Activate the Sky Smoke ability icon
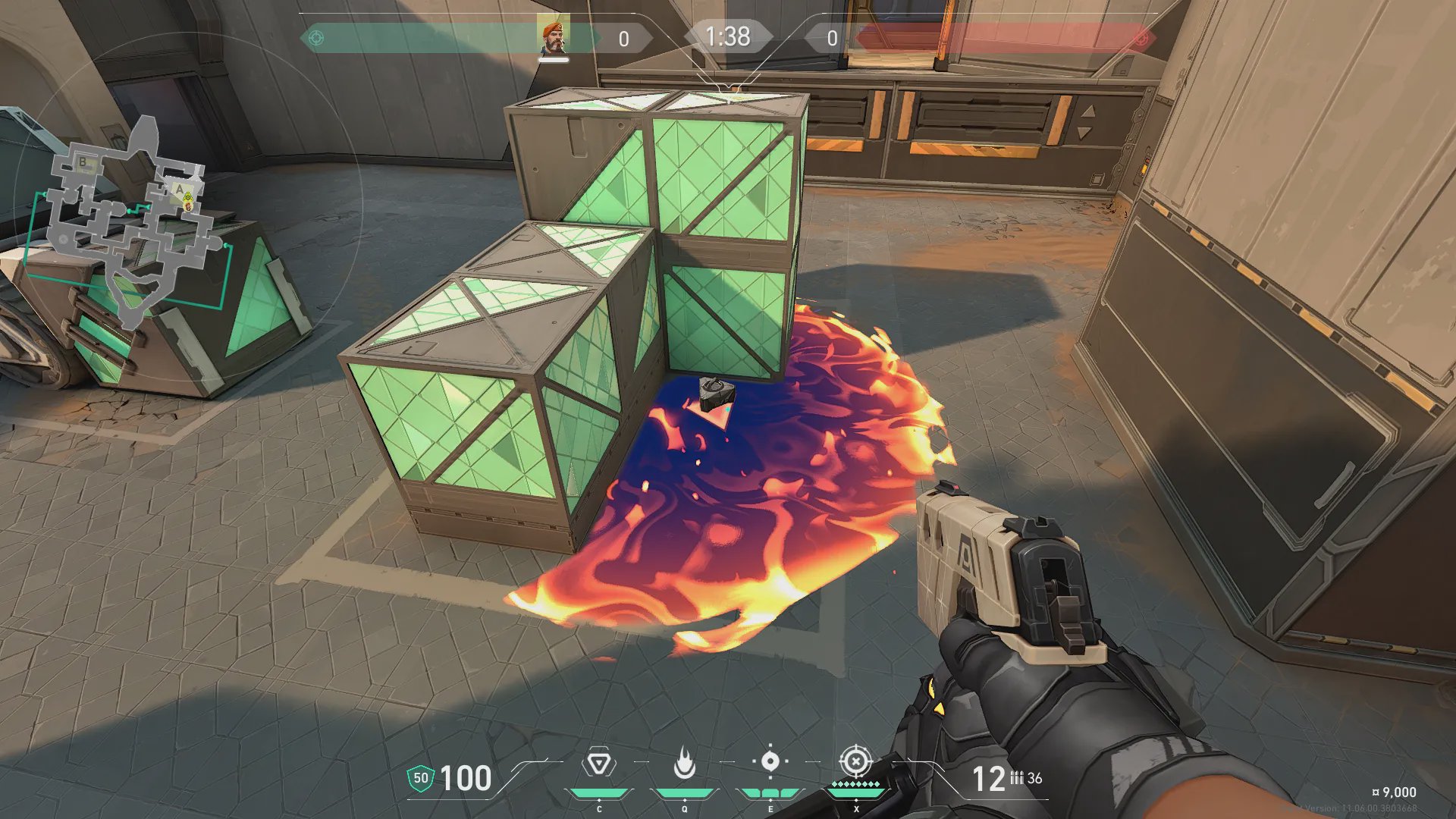The height and width of the screenshot is (819, 1456). click(x=770, y=761)
